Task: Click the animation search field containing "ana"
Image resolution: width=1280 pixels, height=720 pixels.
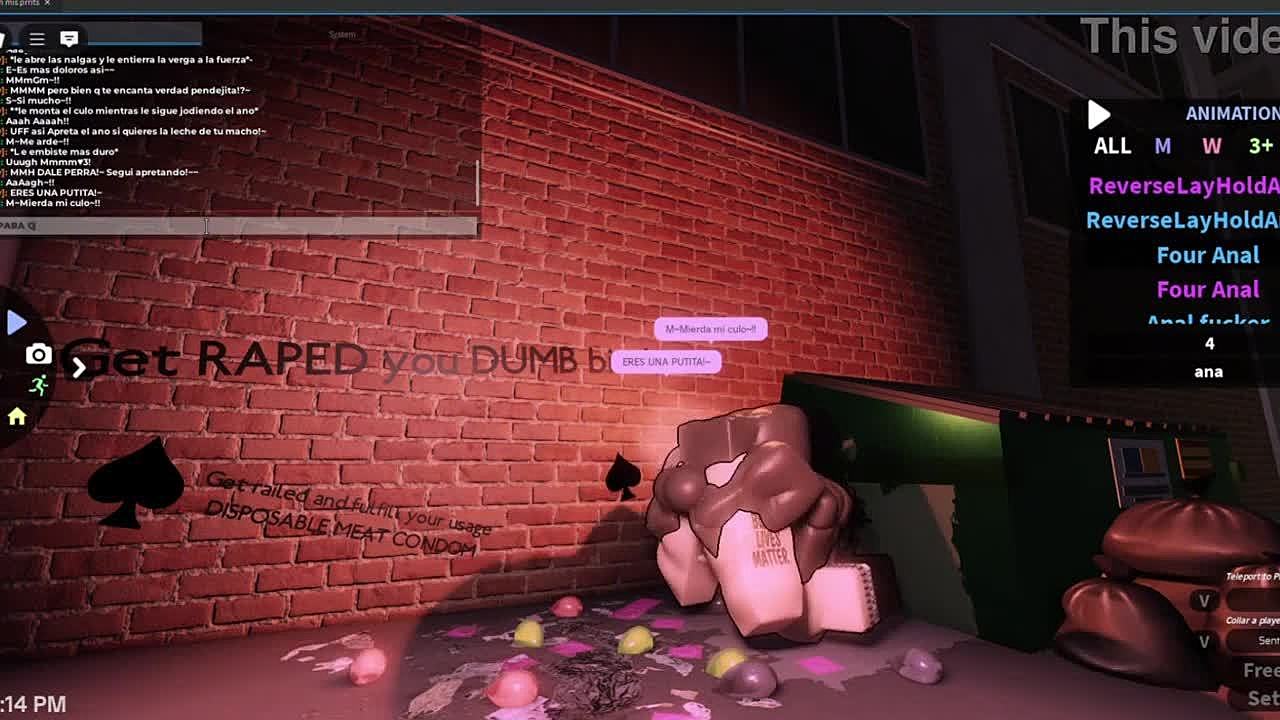Action: (1208, 372)
